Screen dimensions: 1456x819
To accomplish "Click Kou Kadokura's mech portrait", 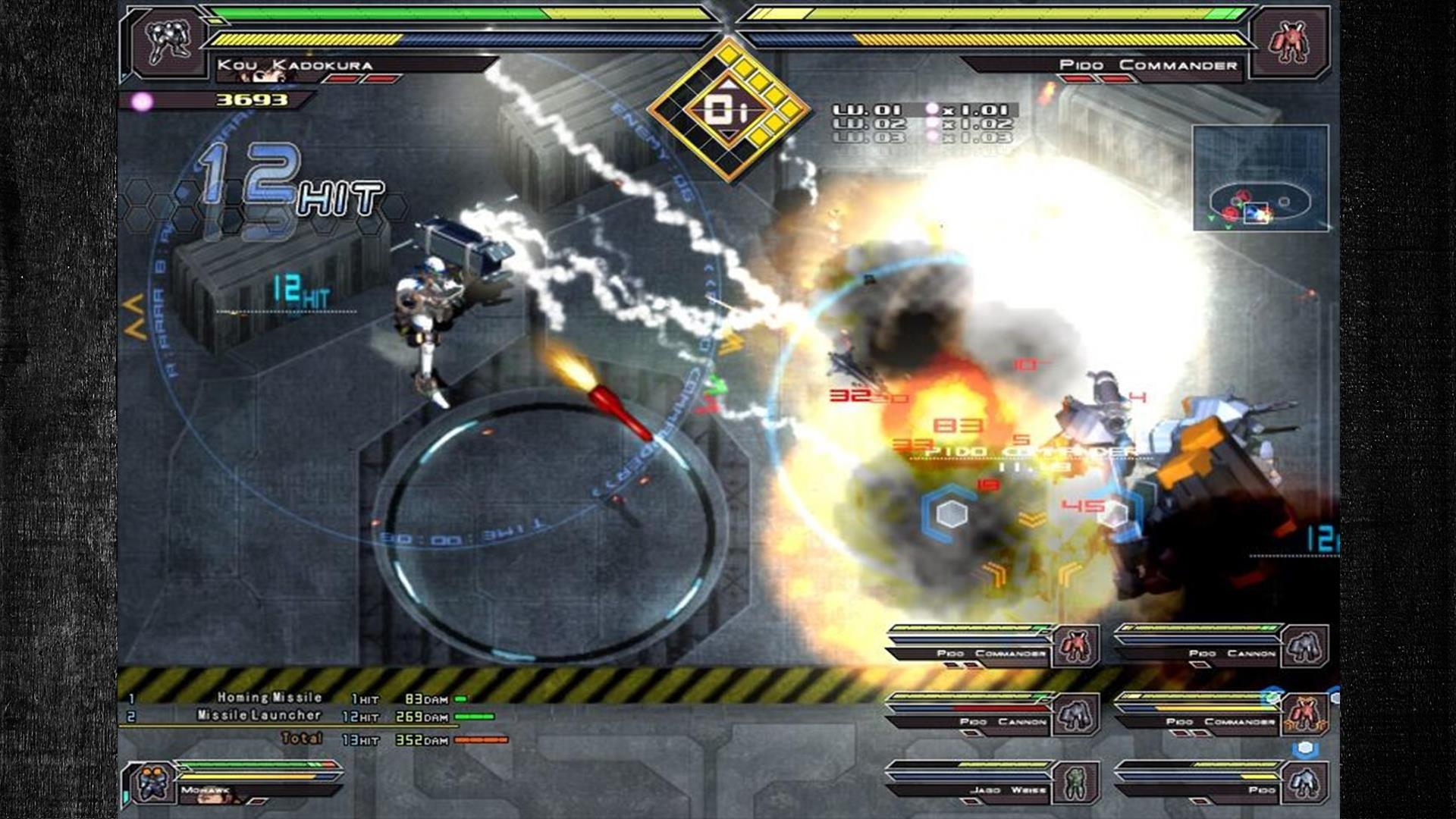I will [x=168, y=42].
